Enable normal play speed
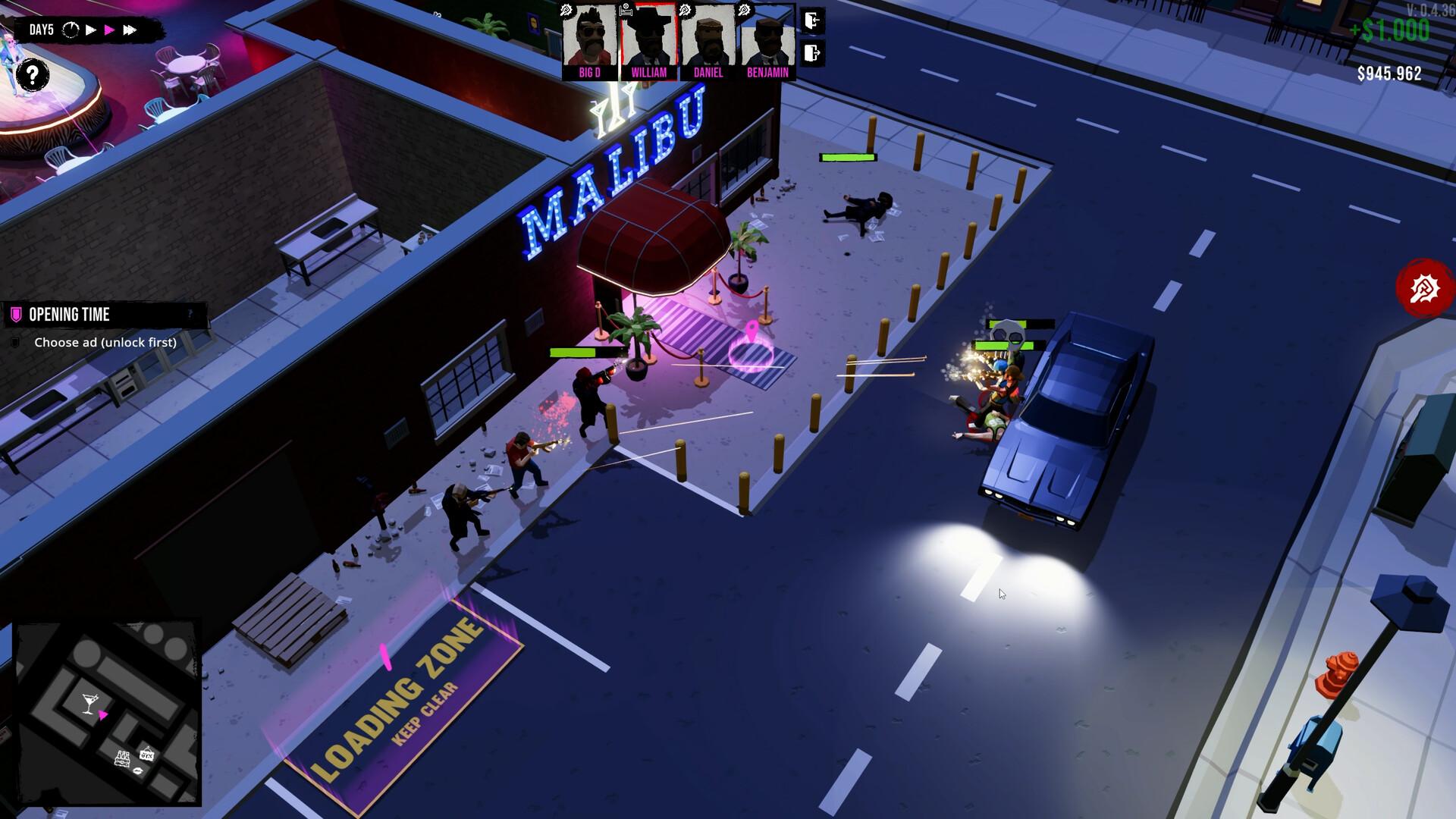This screenshot has height=819, width=1456. [x=90, y=30]
